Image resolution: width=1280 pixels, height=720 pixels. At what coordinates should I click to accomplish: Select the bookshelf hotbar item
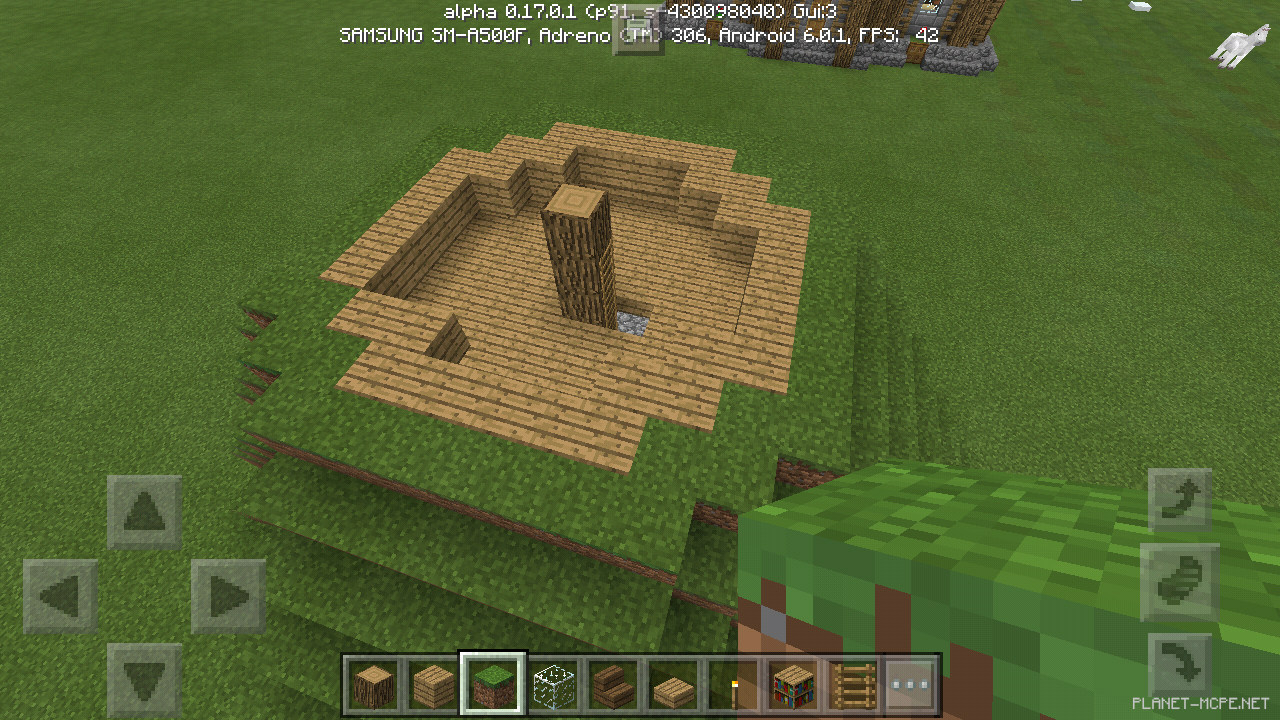793,684
